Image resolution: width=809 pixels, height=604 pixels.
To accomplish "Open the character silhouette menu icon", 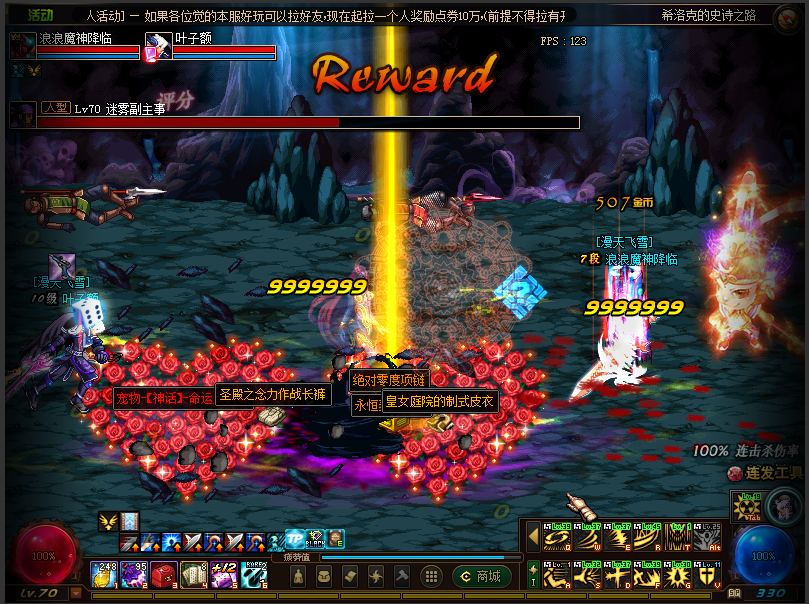I will tap(298, 577).
